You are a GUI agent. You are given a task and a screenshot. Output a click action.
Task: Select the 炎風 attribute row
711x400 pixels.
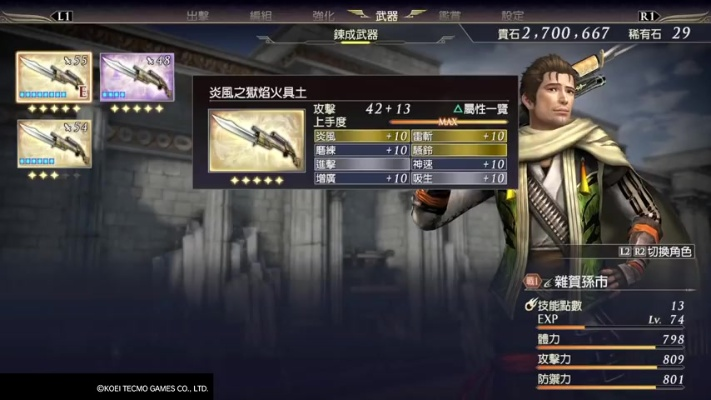(x=359, y=136)
